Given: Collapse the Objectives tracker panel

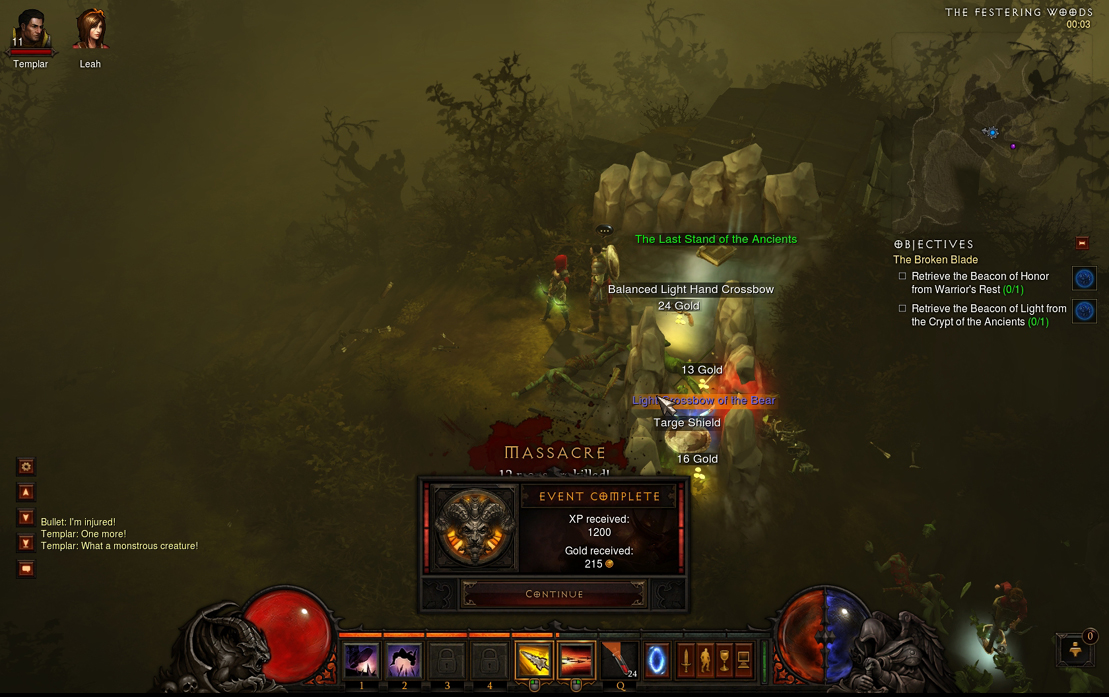Looking at the screenshot, I should click(x=1082, y=243).
